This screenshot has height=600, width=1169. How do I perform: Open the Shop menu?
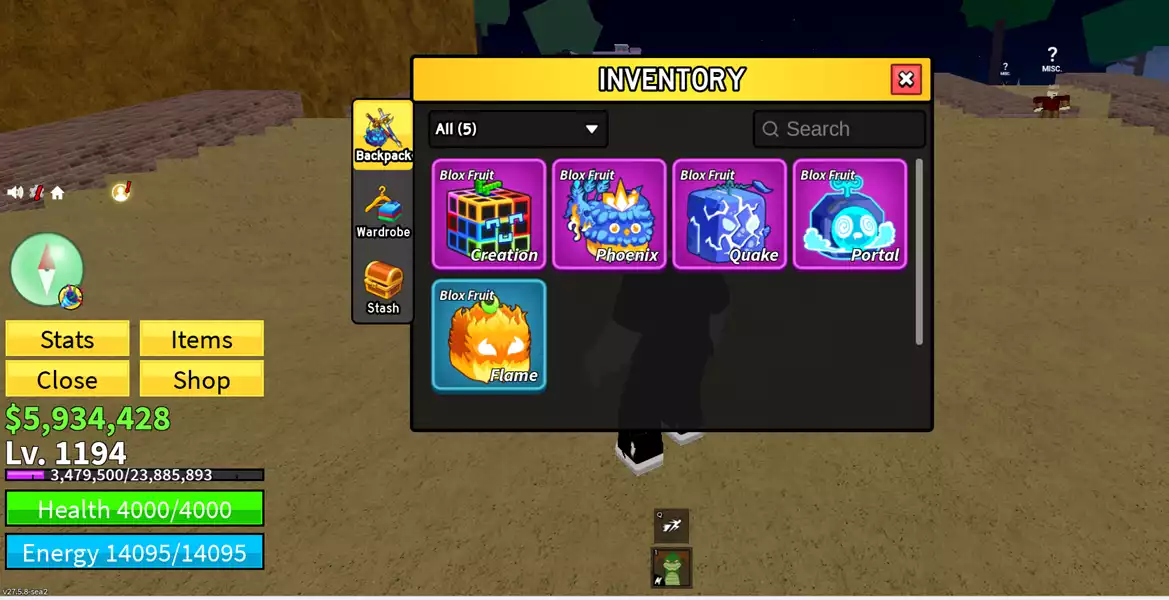(201, 380)
